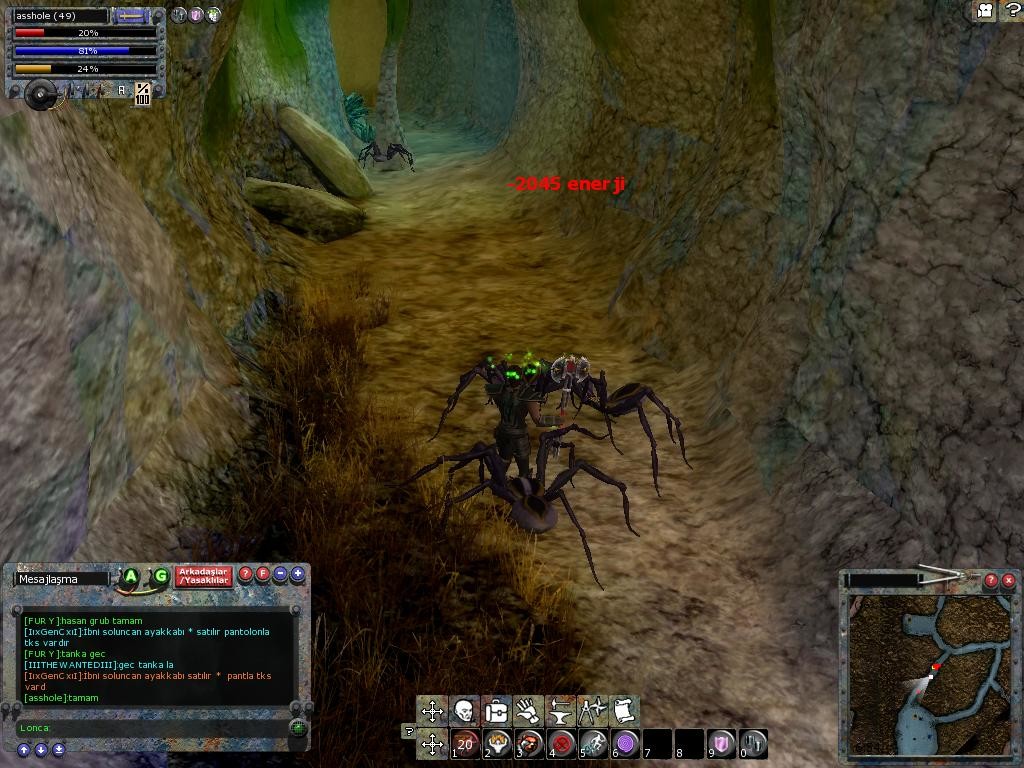Open the skull character menu icon
Image resolution: width=1024 pixels, height=768 pixels.
click(x=464, y=711)
